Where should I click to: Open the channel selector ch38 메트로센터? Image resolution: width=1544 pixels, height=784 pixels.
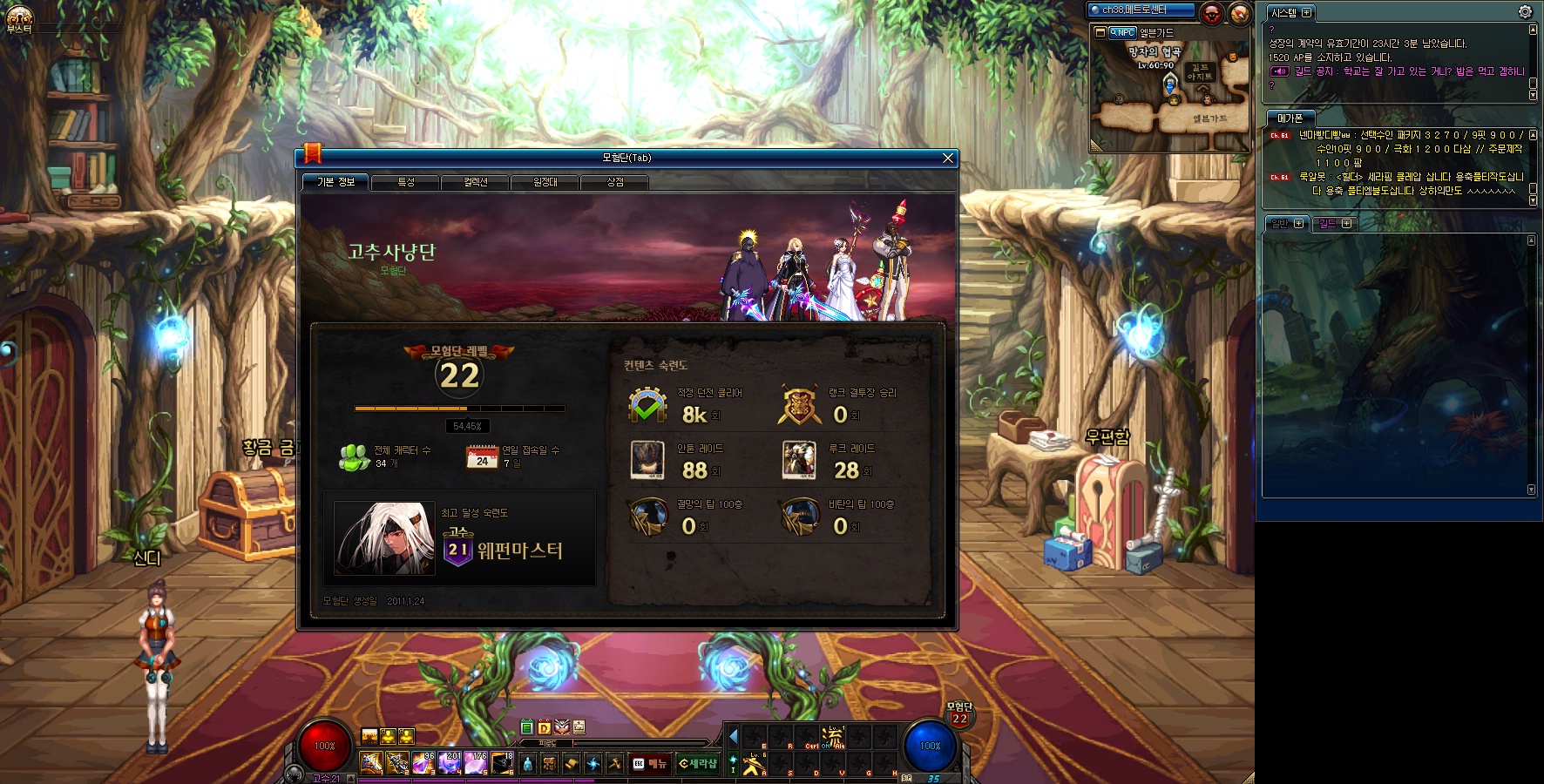coord(1141,10)
